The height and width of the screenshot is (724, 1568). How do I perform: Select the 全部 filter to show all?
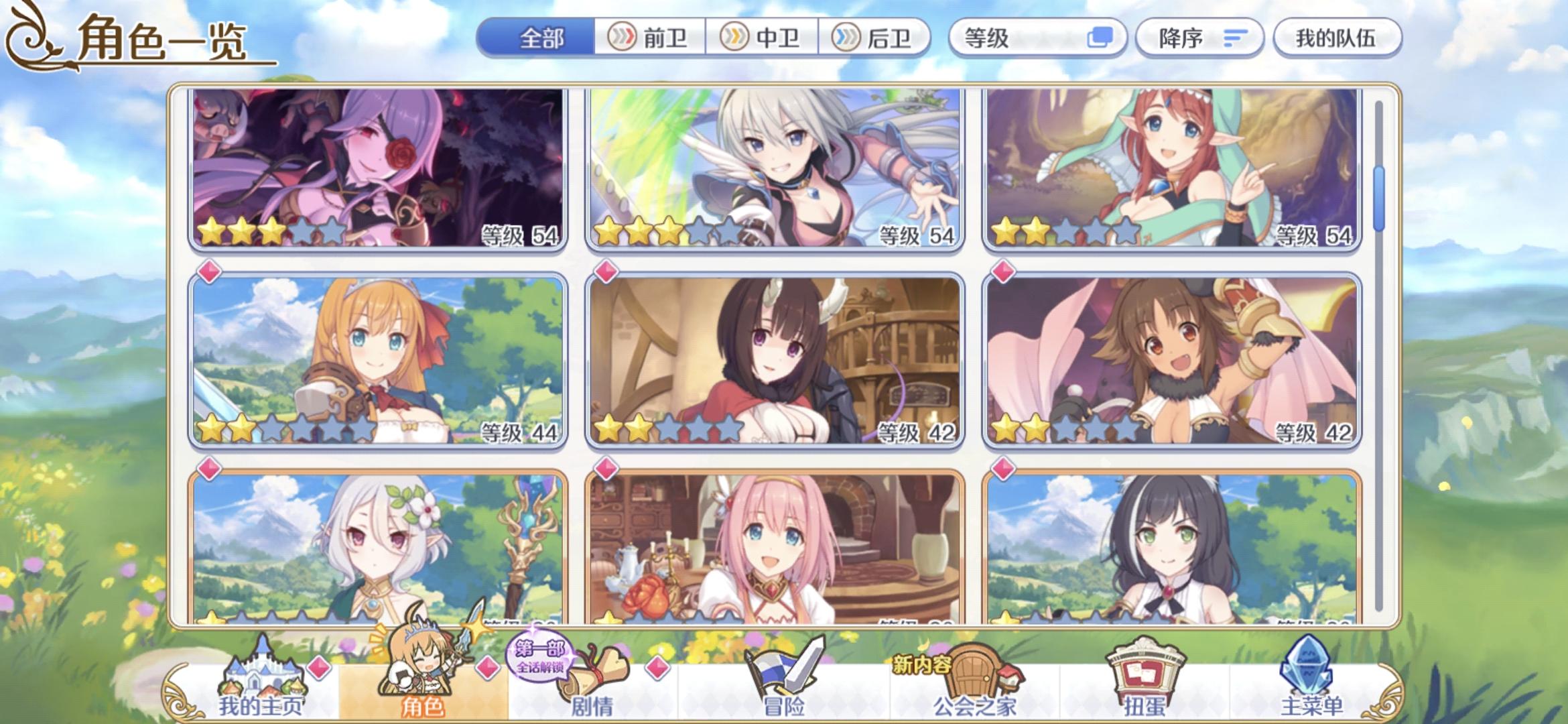click(x=537, y=38)
